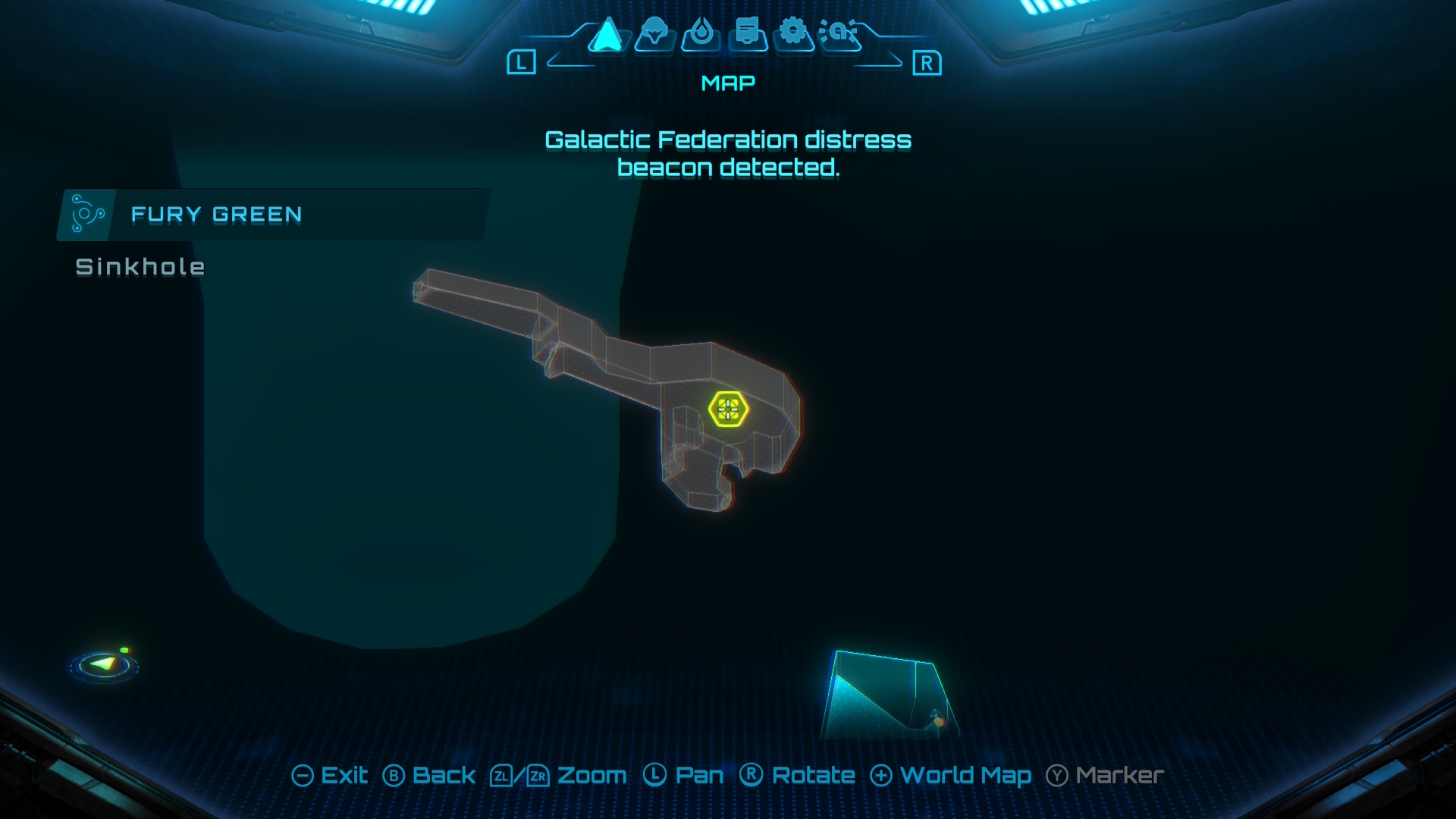The width and height of the screenshot is (1456, 819).
Task: Open the water droplet tab
Action: 701,33
